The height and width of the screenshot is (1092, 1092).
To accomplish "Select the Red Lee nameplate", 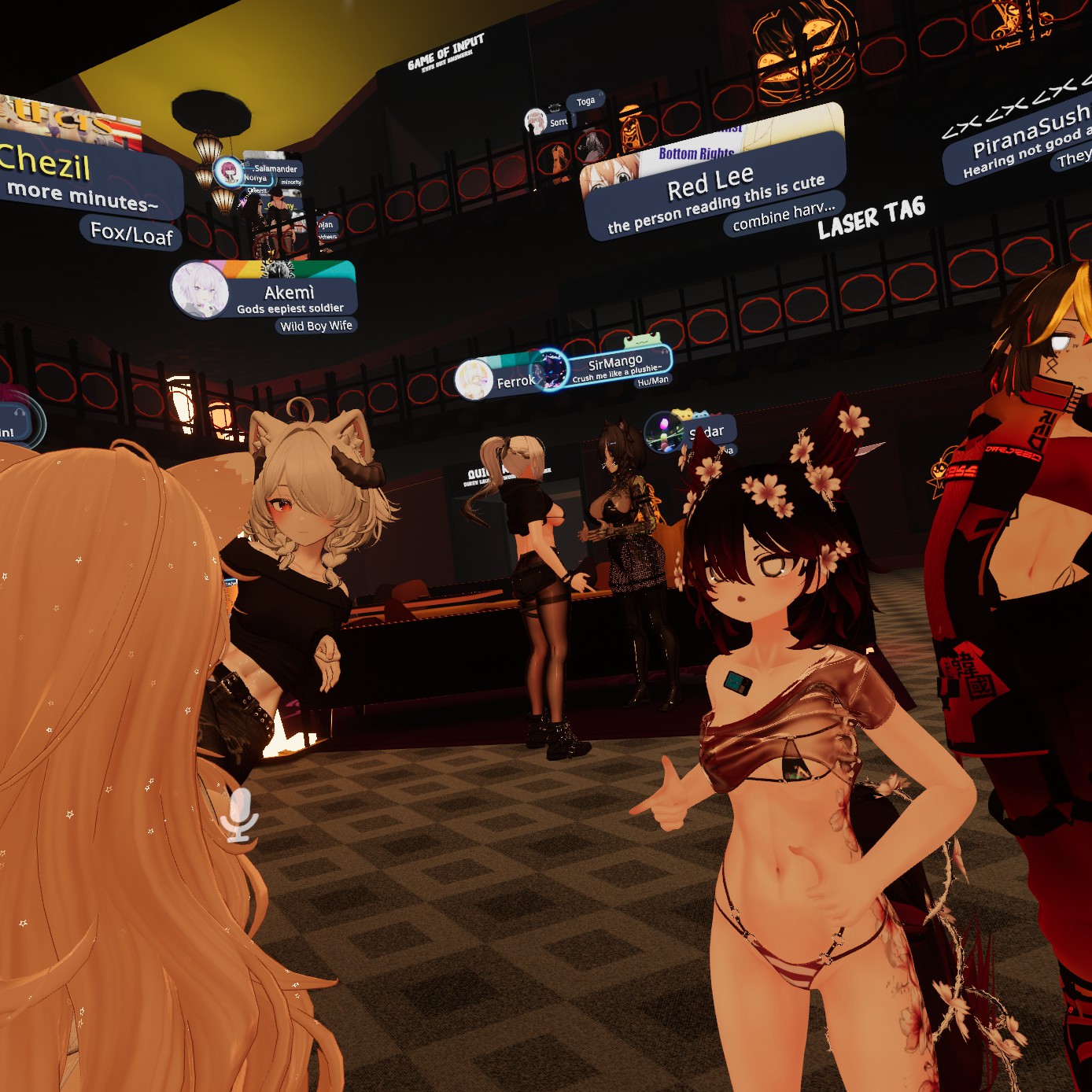I will (710, 184).
